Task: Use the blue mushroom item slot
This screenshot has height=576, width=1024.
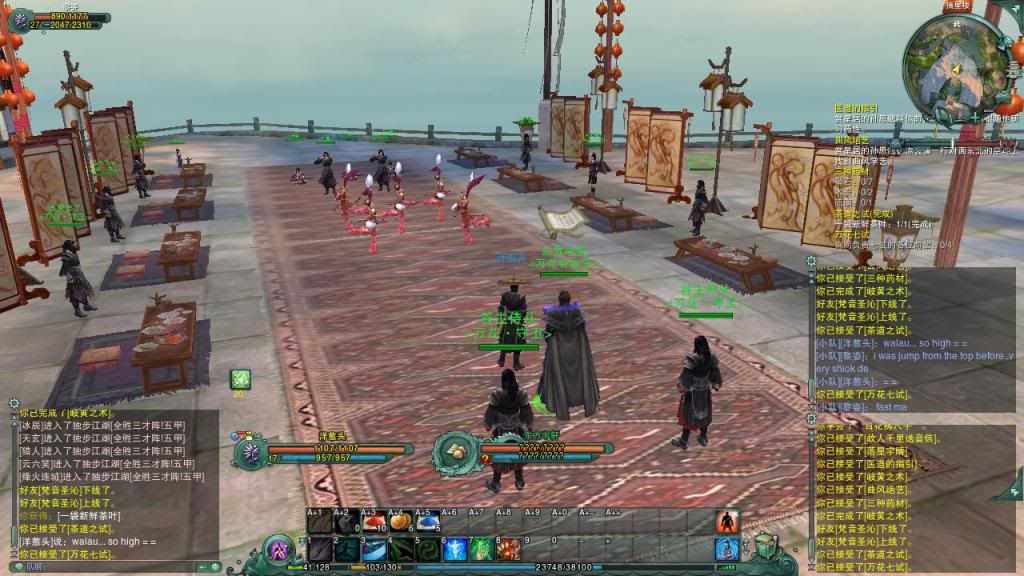Action: tap(427, 521)
